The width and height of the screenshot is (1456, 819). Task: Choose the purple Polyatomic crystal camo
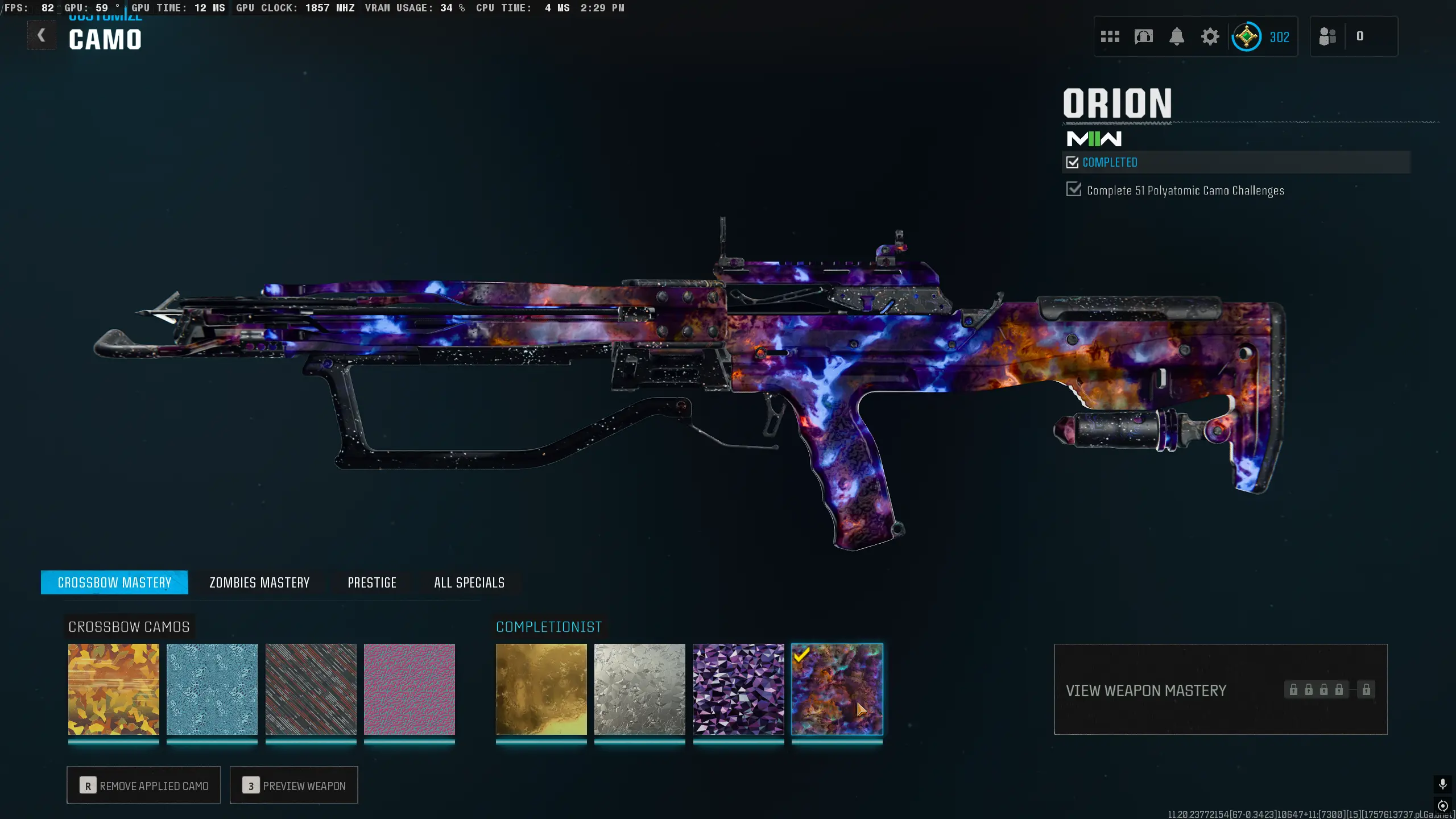[x=739, y=689]
